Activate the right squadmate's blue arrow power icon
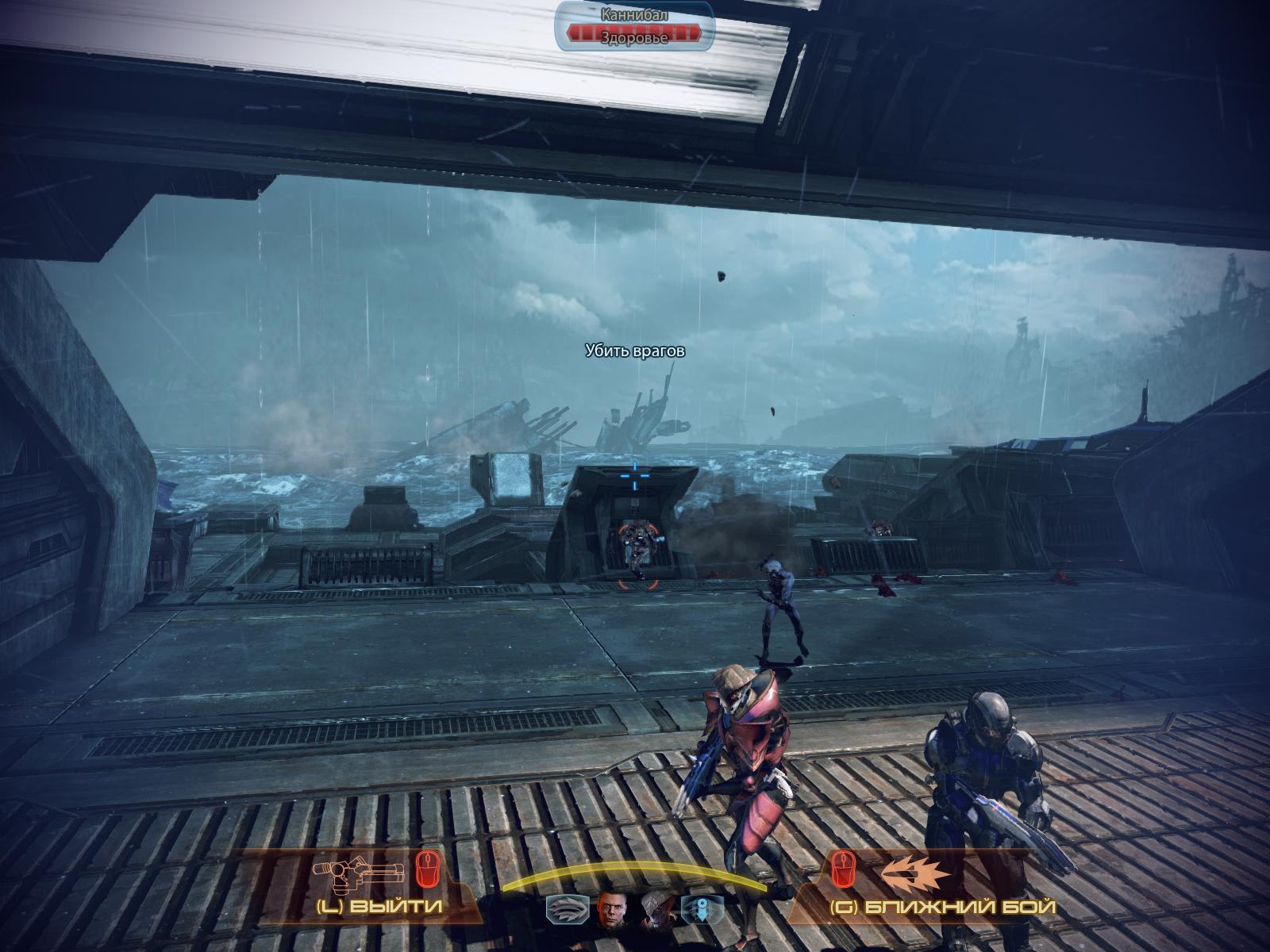Image resolution: width=1270 pixels, height=952 pixels. [x=702, y=911]
